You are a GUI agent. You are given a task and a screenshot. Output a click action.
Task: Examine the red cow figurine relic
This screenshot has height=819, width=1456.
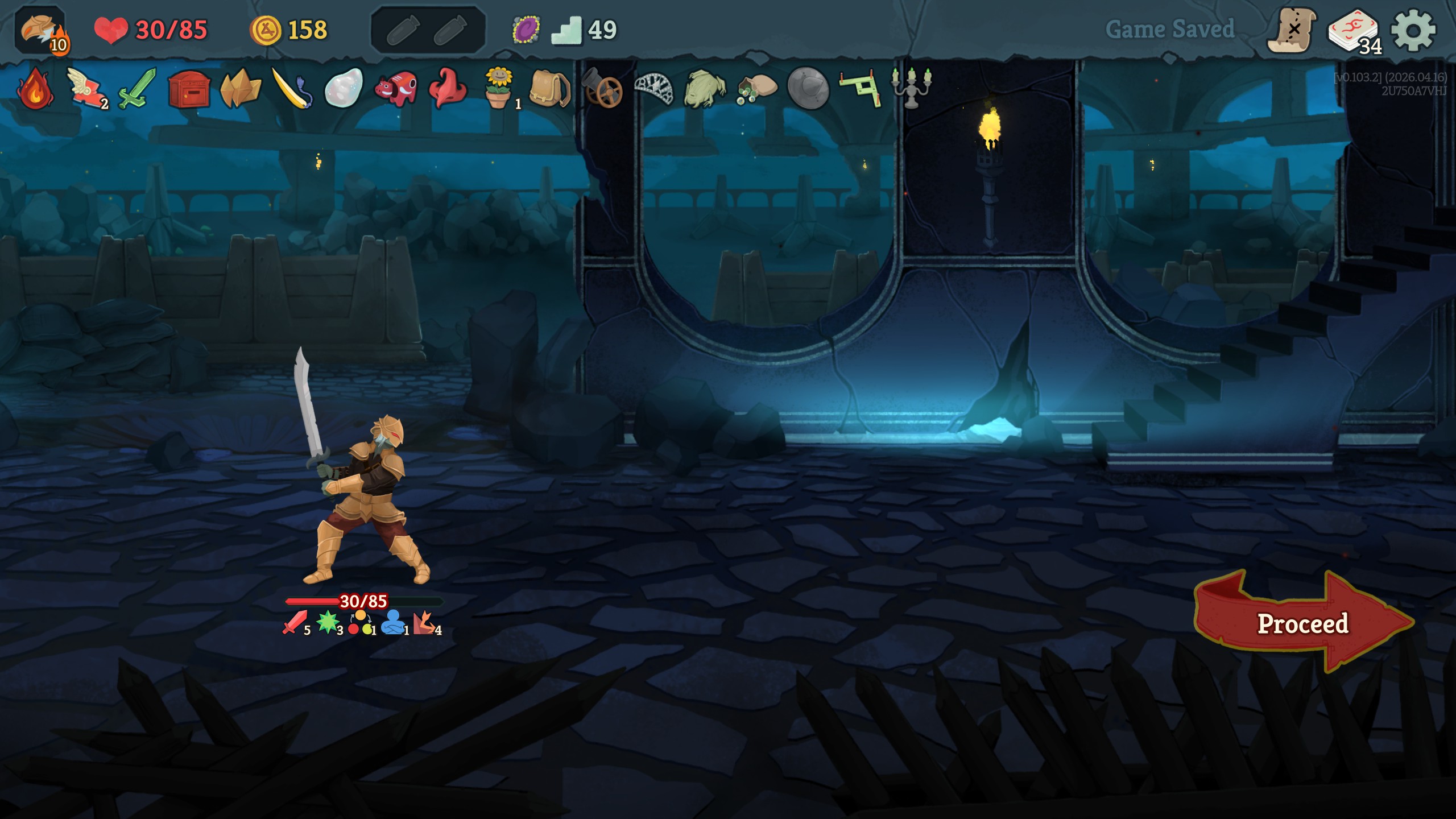396,89
